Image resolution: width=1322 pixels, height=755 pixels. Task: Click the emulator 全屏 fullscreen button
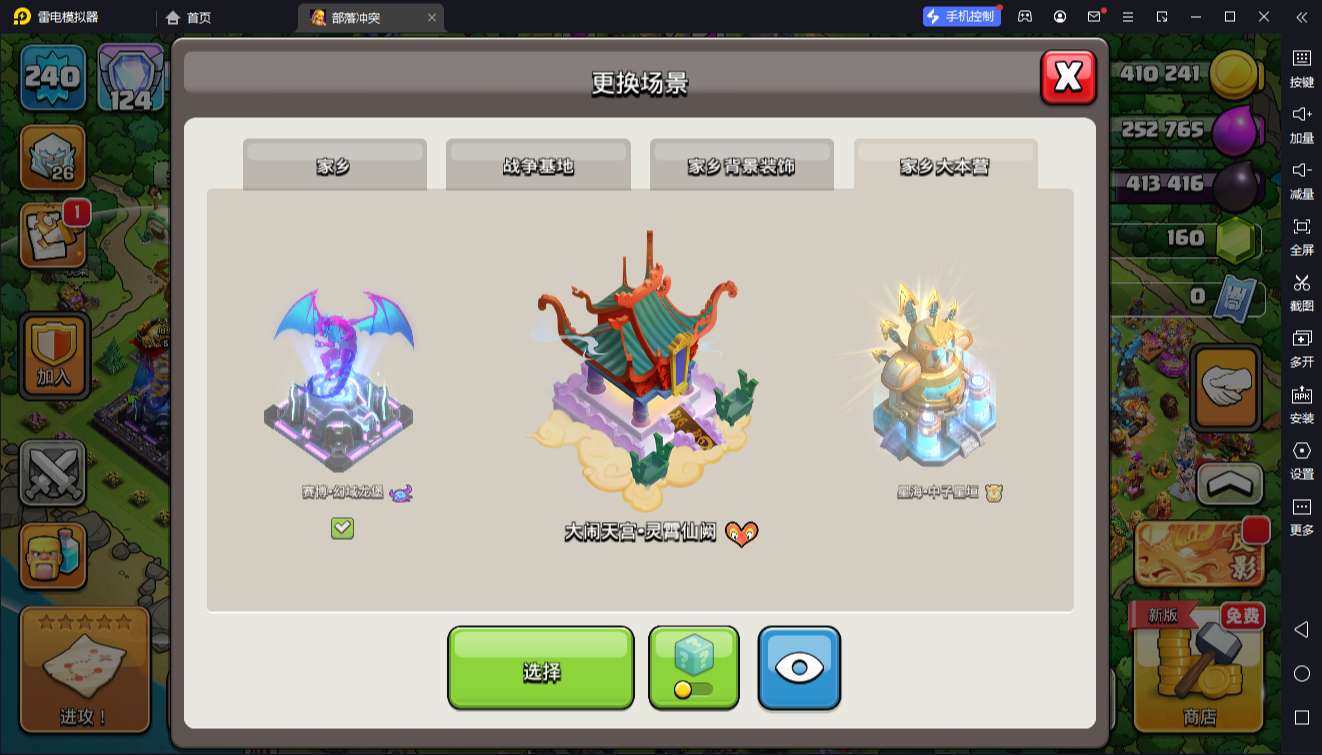tap(1301, 235)
